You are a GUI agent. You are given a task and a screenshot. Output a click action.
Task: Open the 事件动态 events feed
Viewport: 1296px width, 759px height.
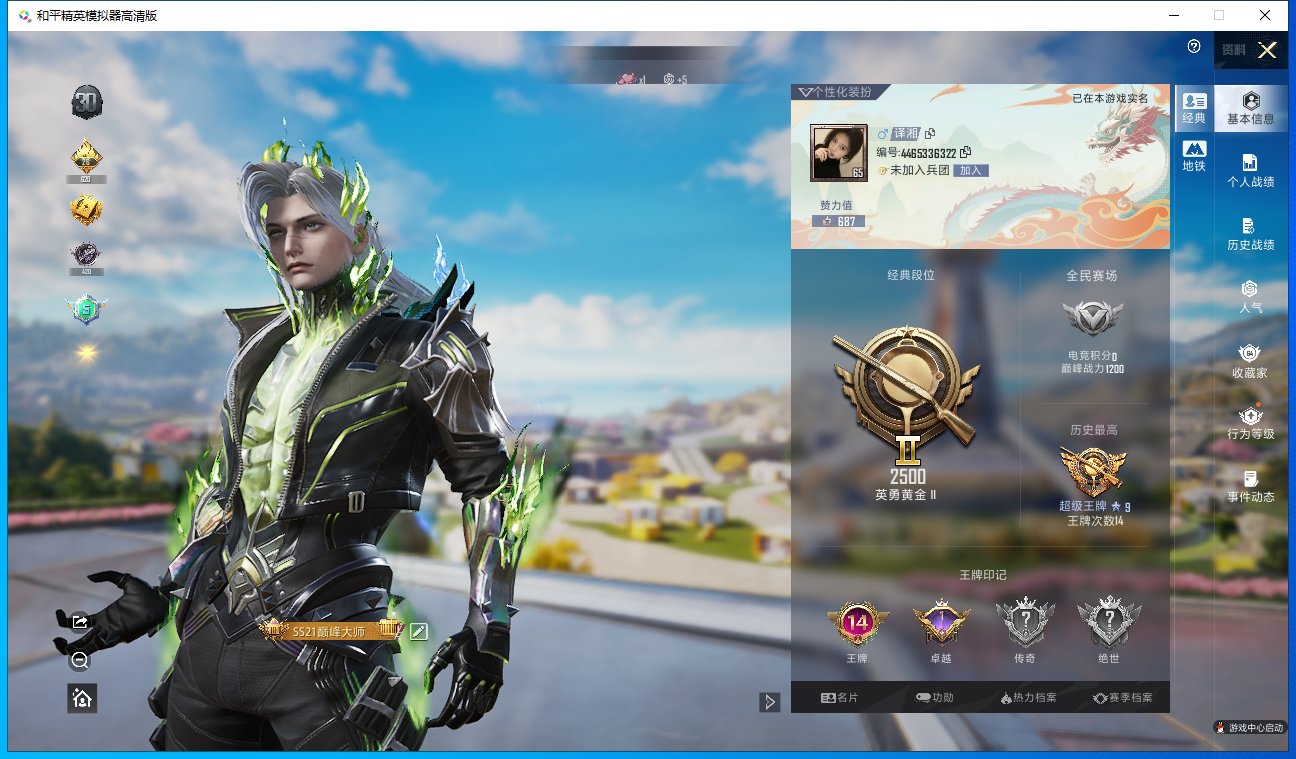(x=1250, y=486)
